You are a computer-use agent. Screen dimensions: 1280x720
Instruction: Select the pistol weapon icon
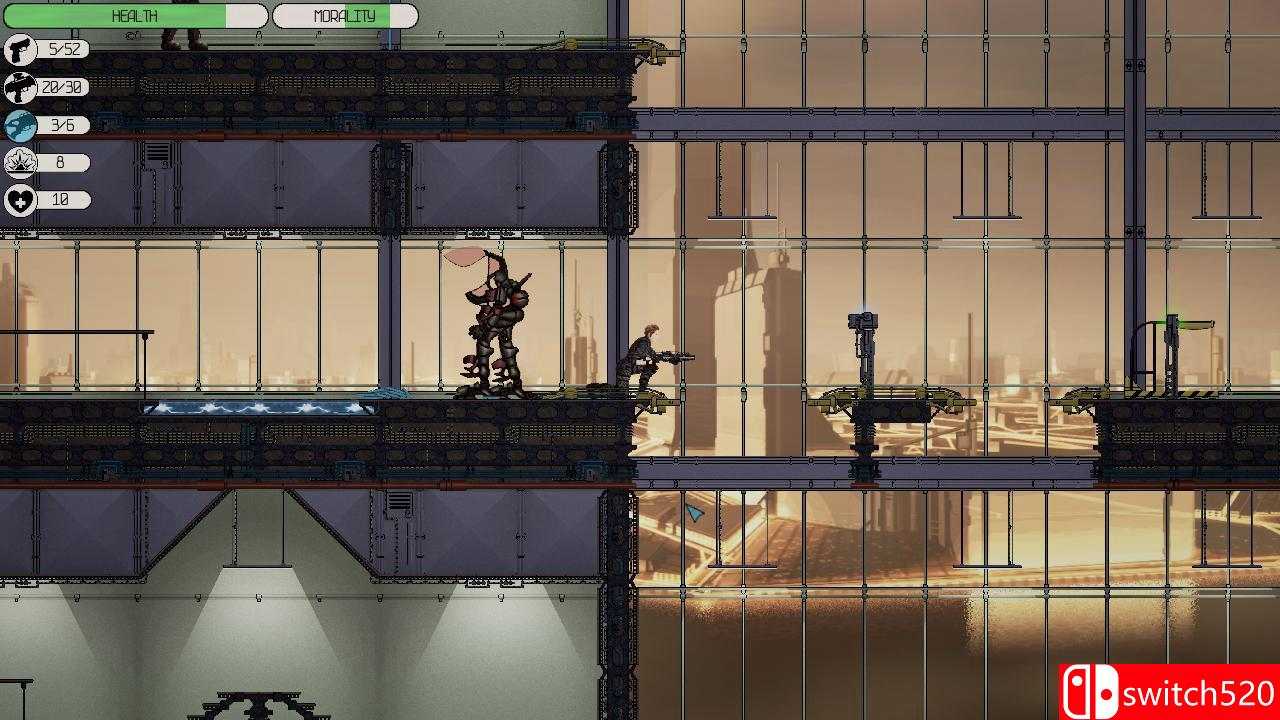(19, 48)
